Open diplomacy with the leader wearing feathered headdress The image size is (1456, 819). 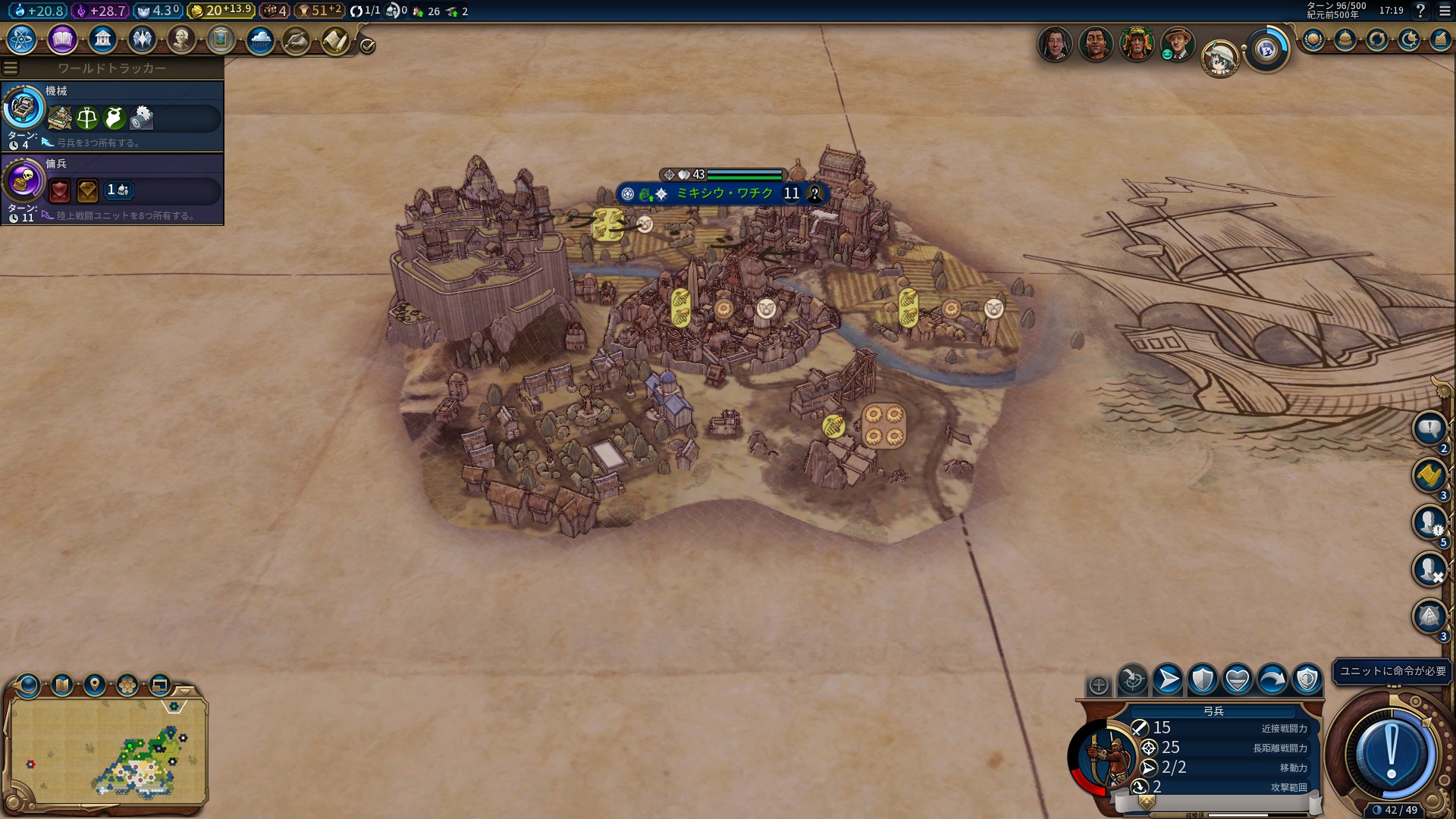click(1136, 44)
